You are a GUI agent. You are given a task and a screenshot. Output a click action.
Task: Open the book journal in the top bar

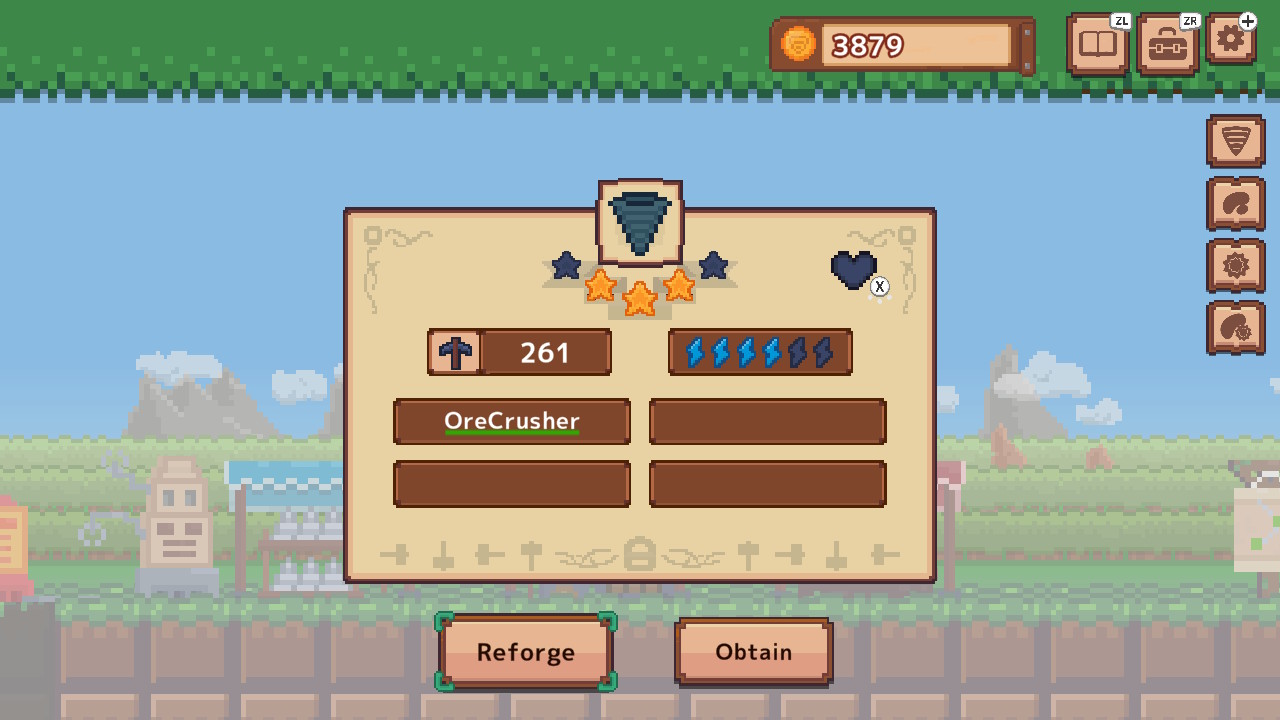pos(1097,44)
